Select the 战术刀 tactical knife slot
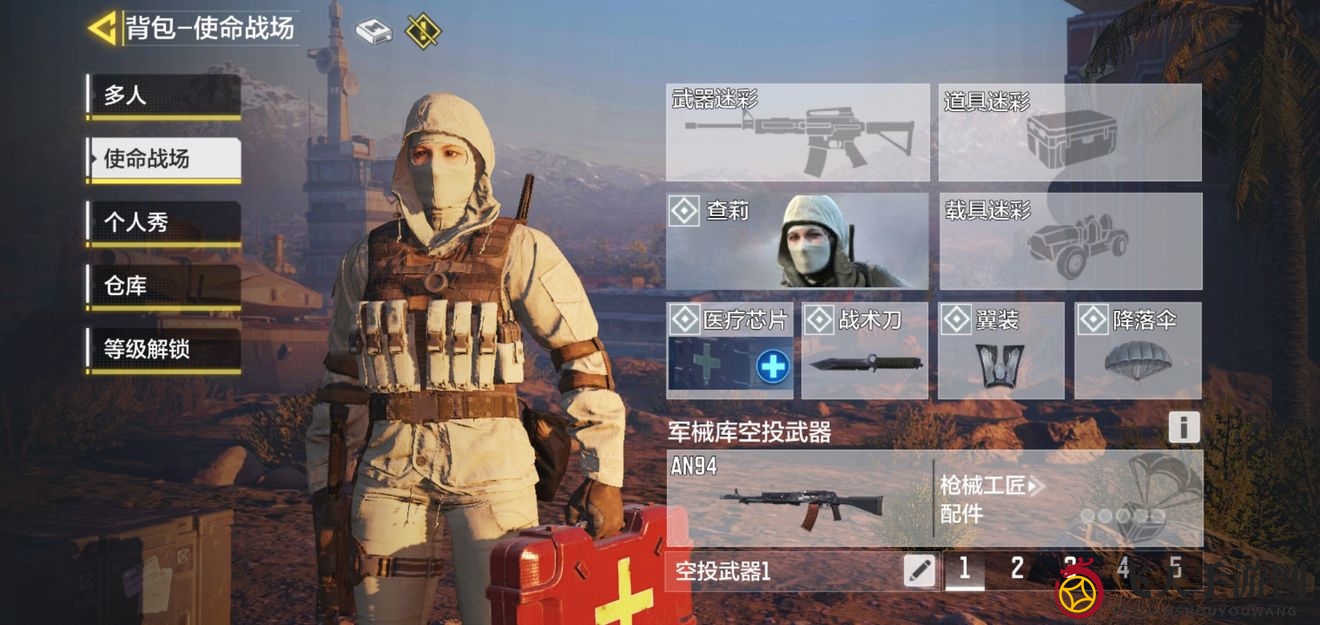1320x625 pixels. click(864, 351)
